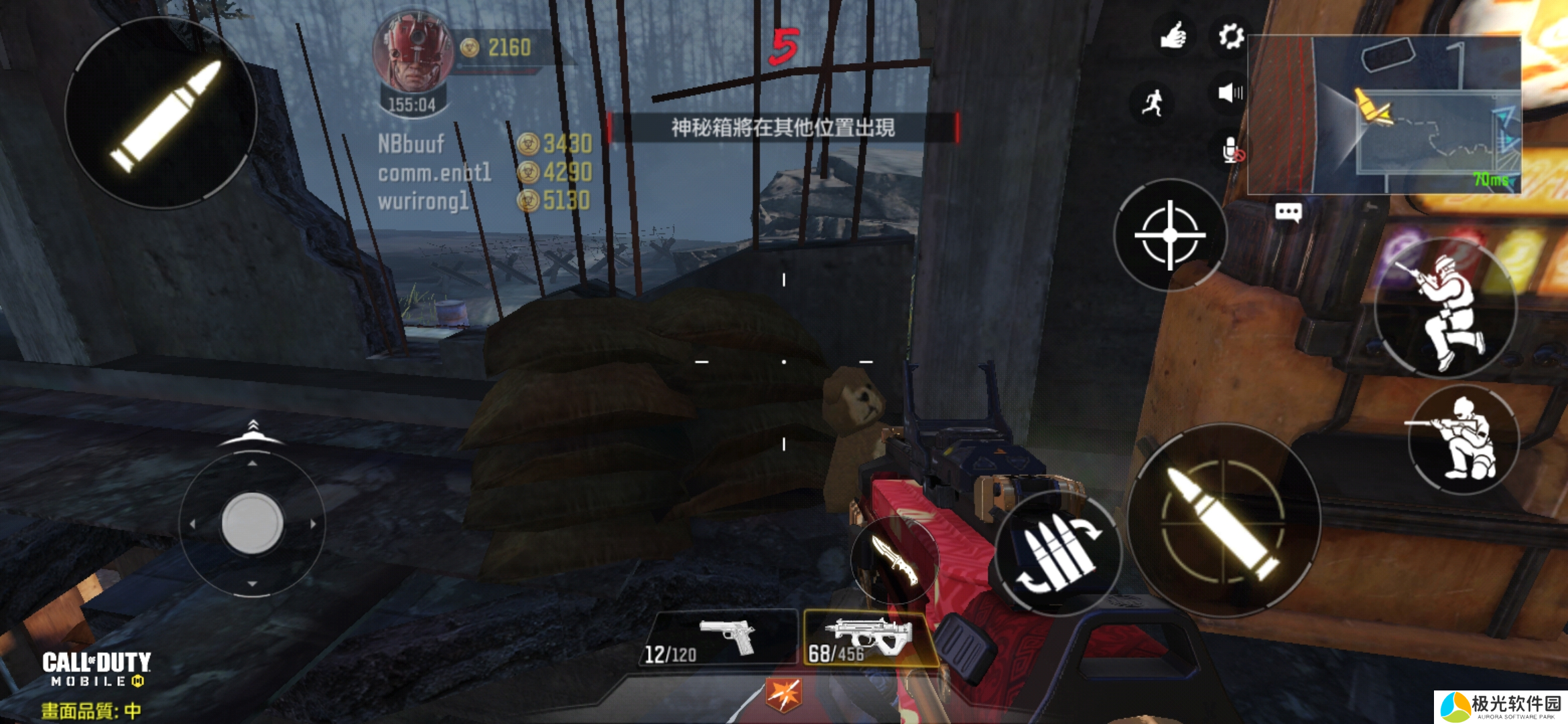The height and width of the screenshot is (724, 1568).
Task: Select the submachine gun weapon slot
Action: click(864, 638)
